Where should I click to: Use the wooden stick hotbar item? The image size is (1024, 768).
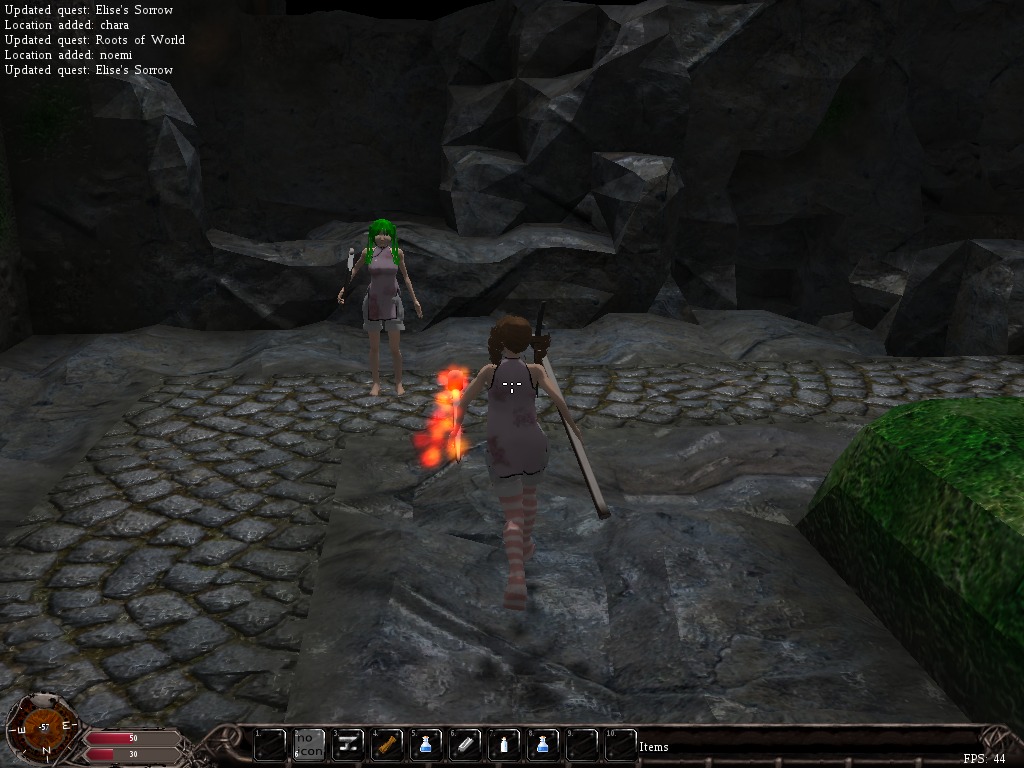(x=388, y=744)
